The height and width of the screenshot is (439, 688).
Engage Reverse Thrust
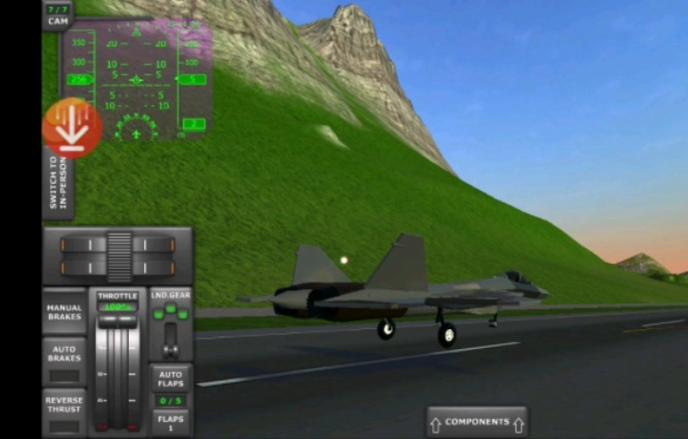65,411
